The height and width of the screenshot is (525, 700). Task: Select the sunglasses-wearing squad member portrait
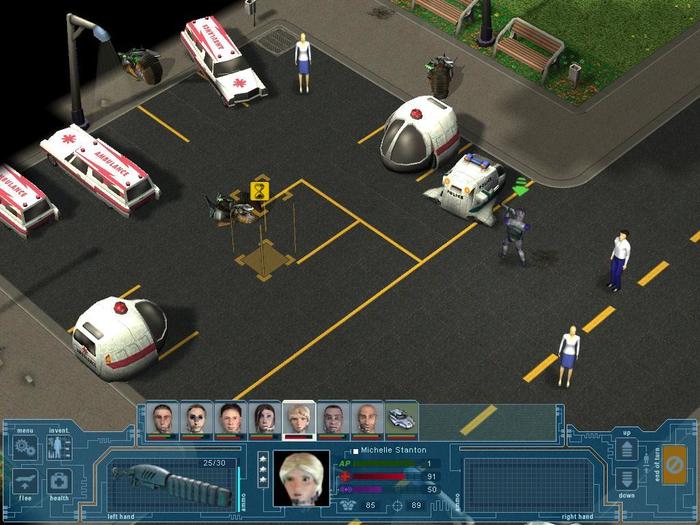(x=196, y=418)
